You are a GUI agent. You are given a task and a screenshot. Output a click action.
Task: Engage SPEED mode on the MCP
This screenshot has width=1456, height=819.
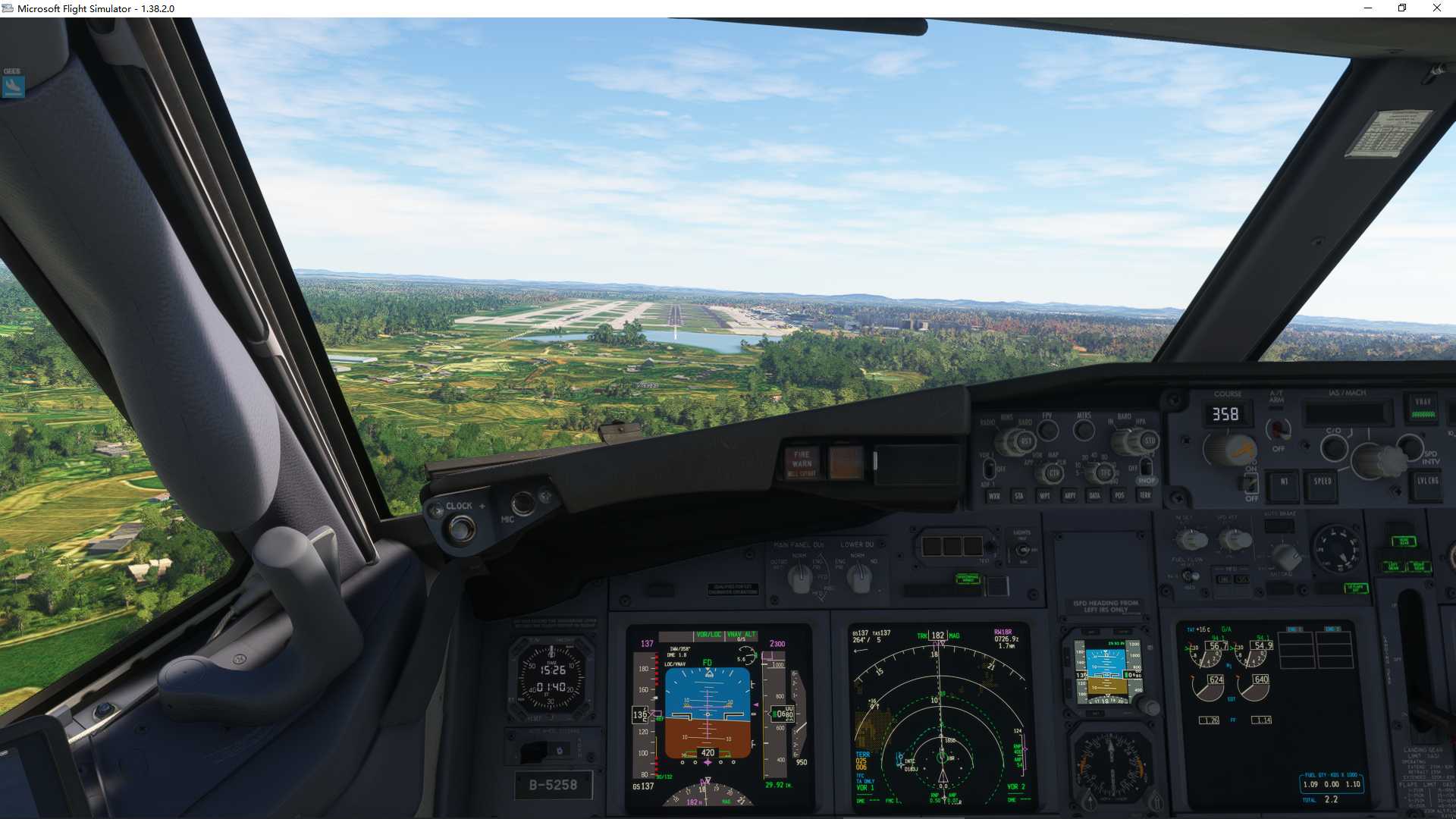click(1323, 484)
